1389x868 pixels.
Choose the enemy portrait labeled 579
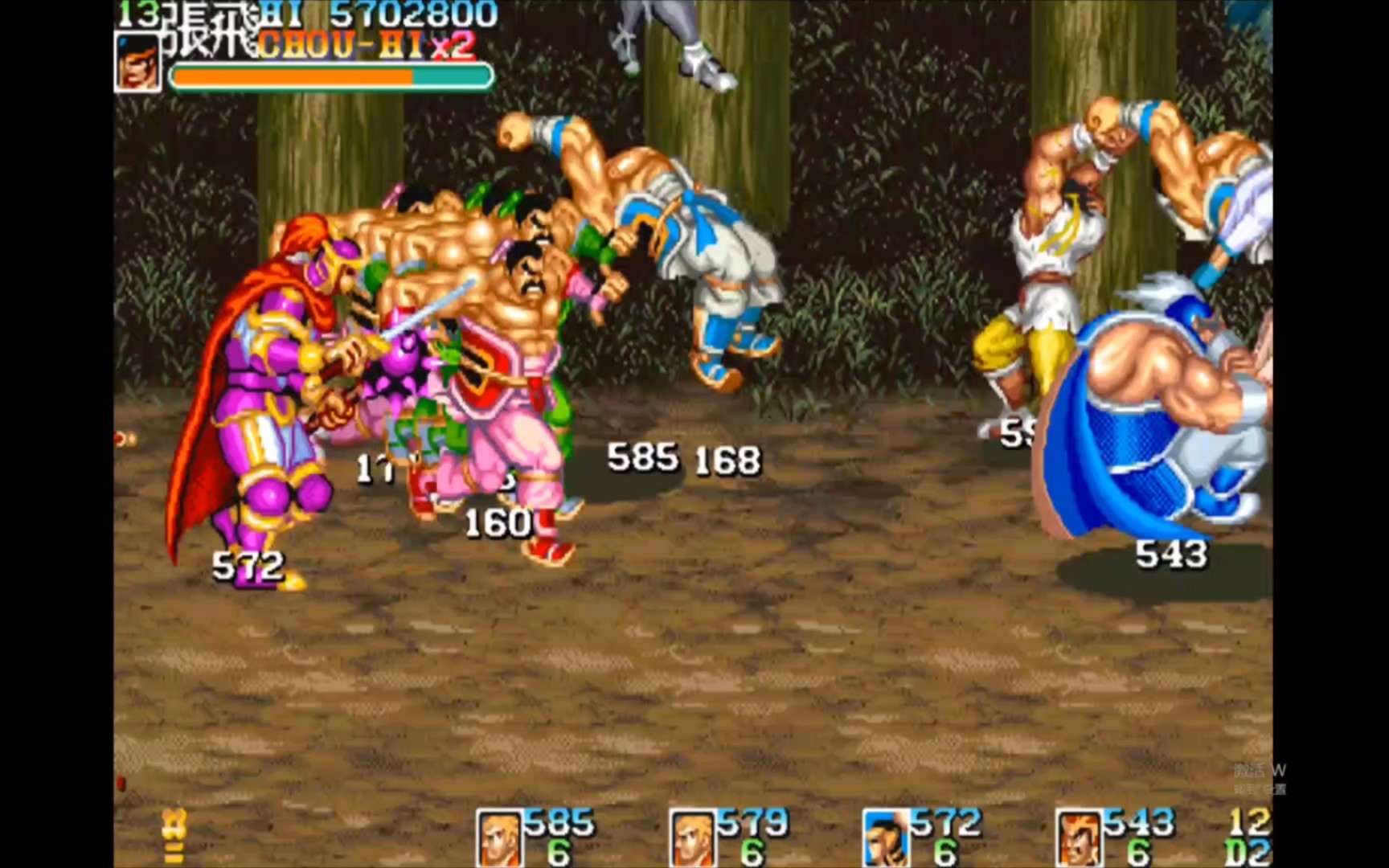click(x=692, y=838)
